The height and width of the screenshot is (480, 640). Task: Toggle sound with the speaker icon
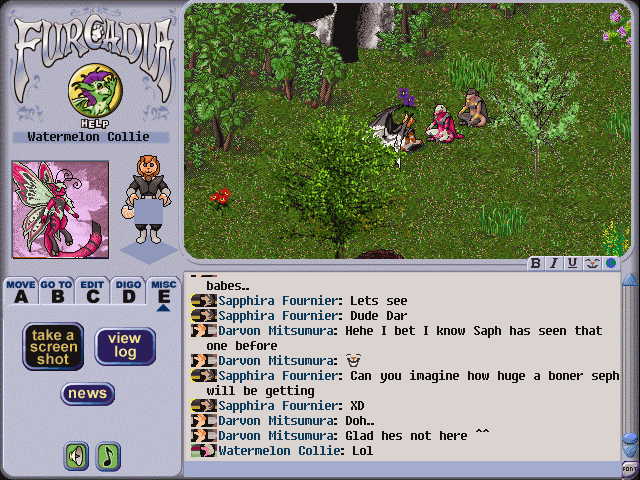coord(77,456)
